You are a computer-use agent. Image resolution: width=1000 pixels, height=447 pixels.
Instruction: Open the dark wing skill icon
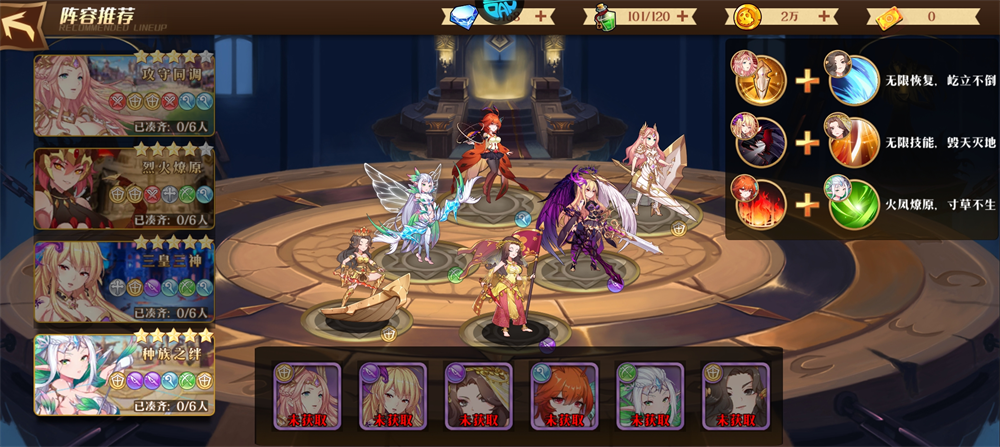pos(763,143)
